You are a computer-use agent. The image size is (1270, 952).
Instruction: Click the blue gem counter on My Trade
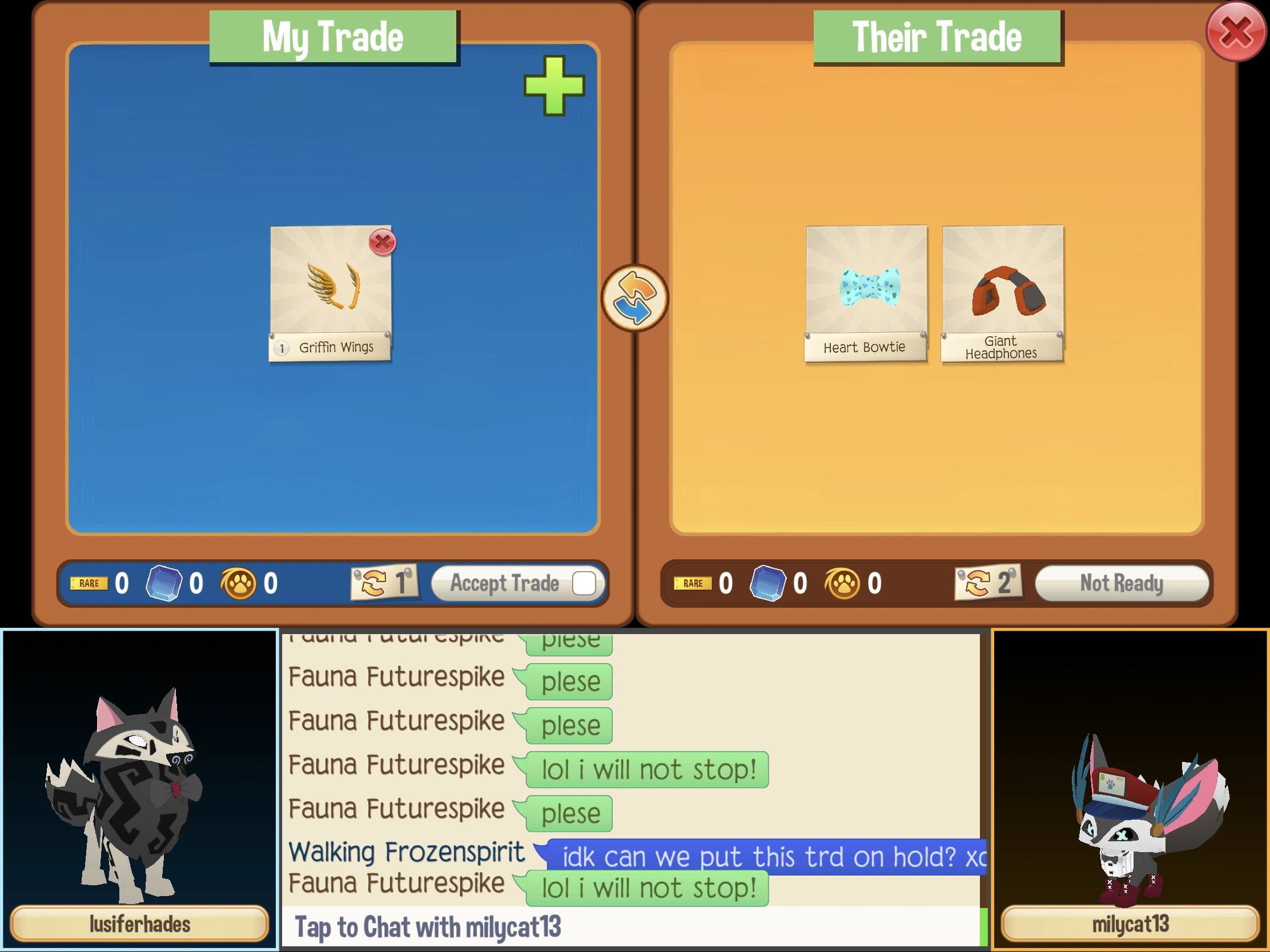(x=165, y=584)
